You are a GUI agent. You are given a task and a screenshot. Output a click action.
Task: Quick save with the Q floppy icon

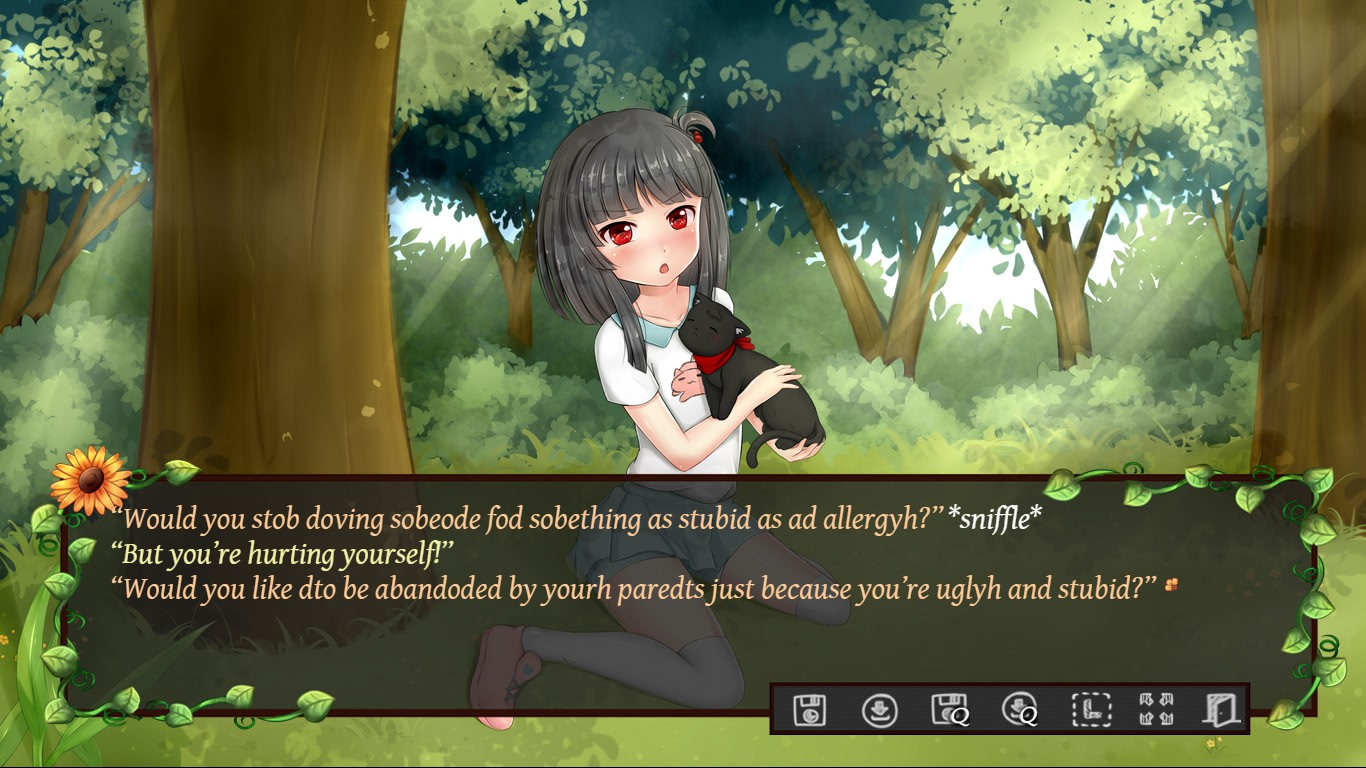coord(947,710)
